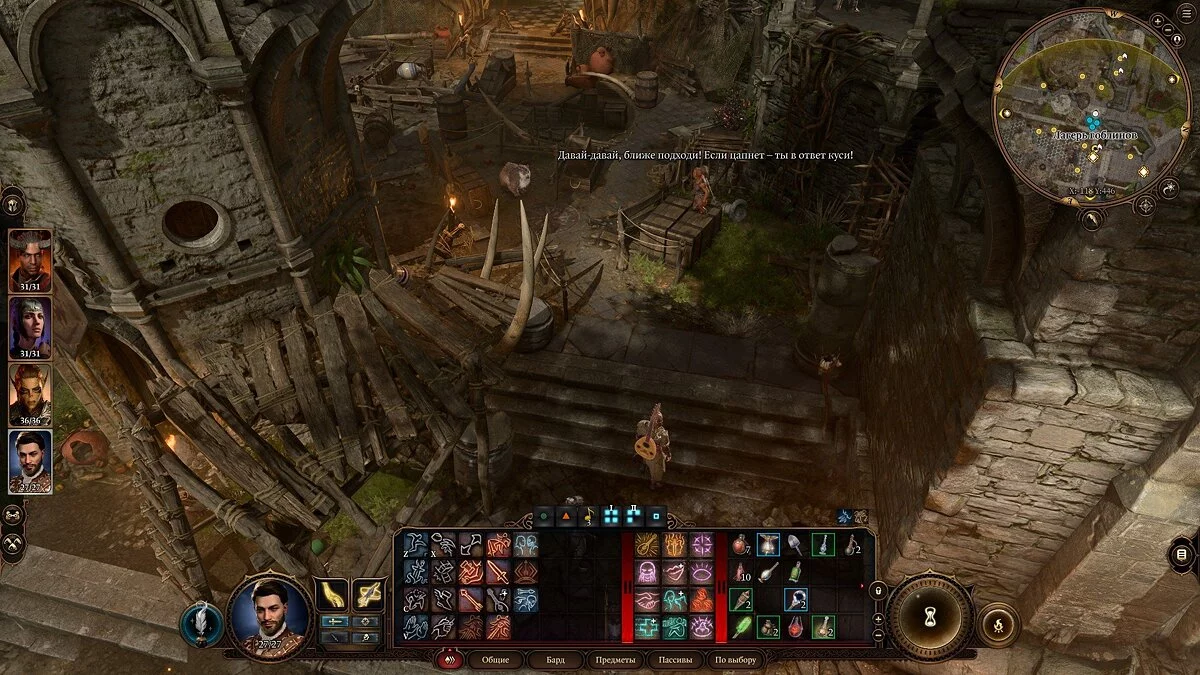Toggle the hotbar lock icon

pos(878,592)
